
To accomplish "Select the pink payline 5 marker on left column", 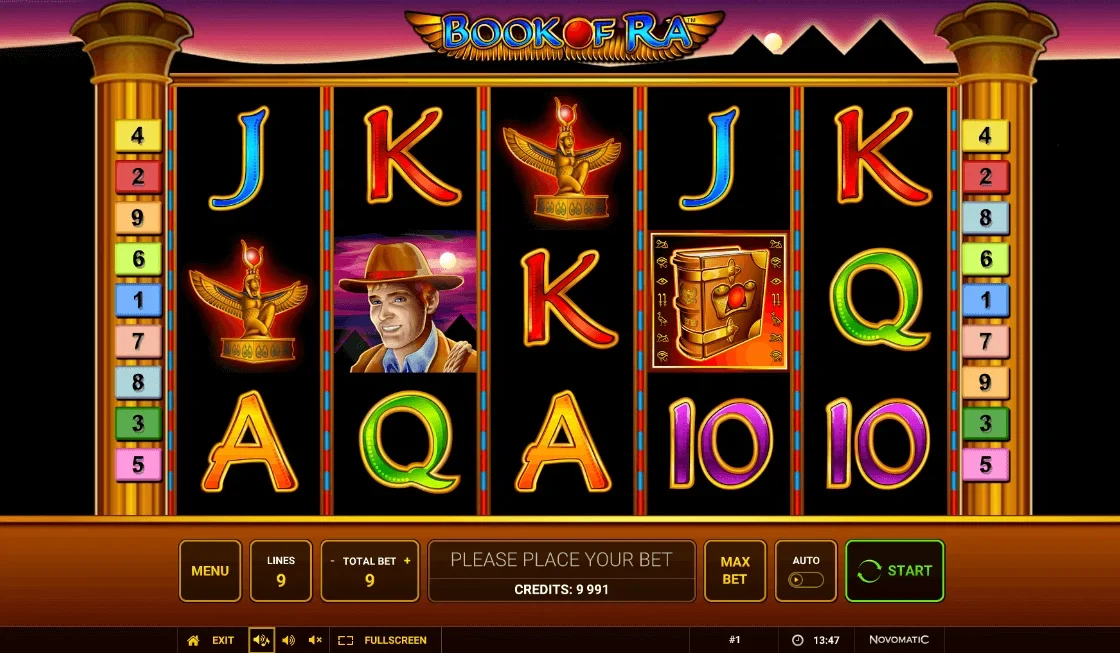I will pos(138,464).
